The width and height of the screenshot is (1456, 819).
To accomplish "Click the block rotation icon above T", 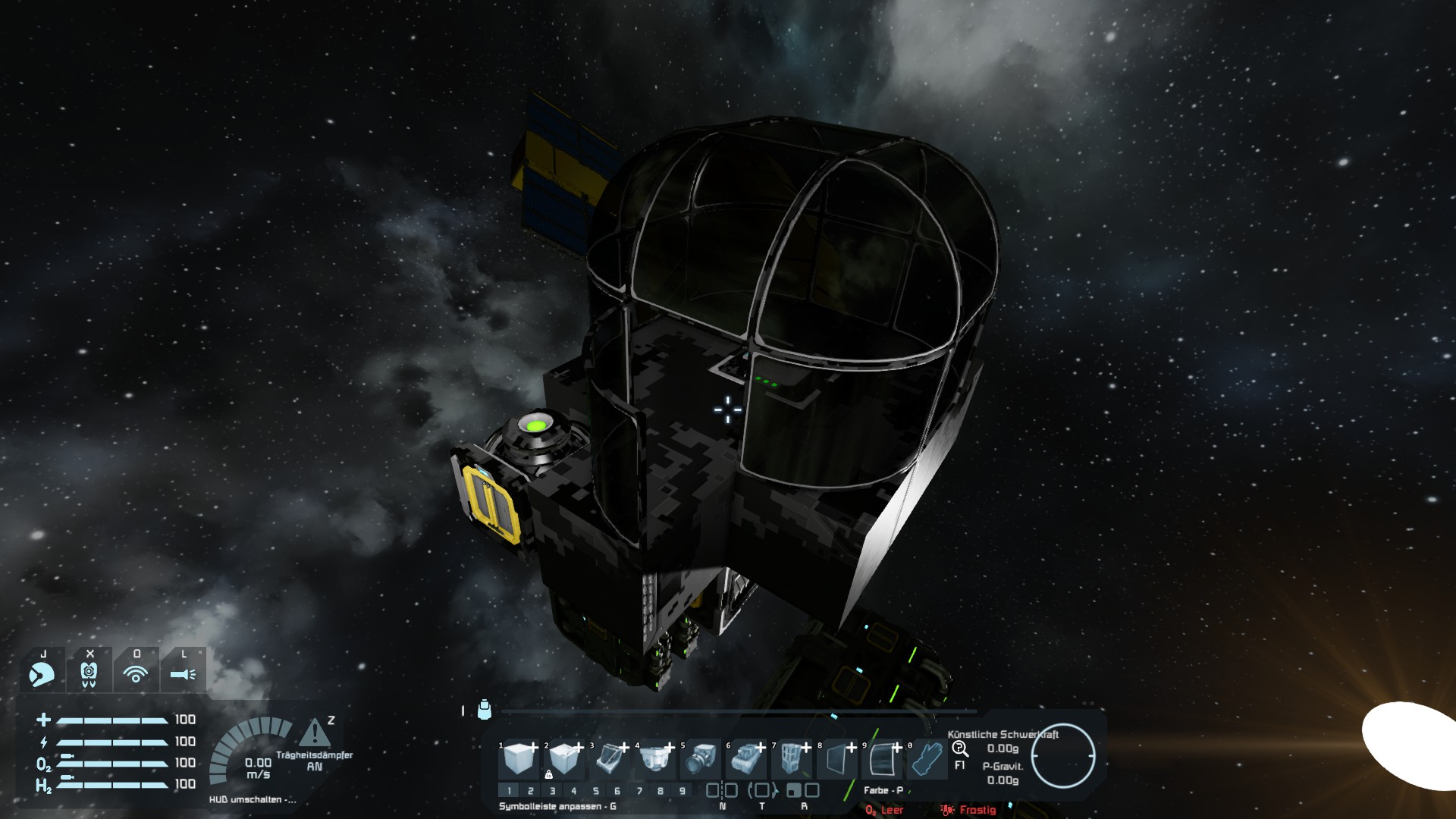I will 762,790.
